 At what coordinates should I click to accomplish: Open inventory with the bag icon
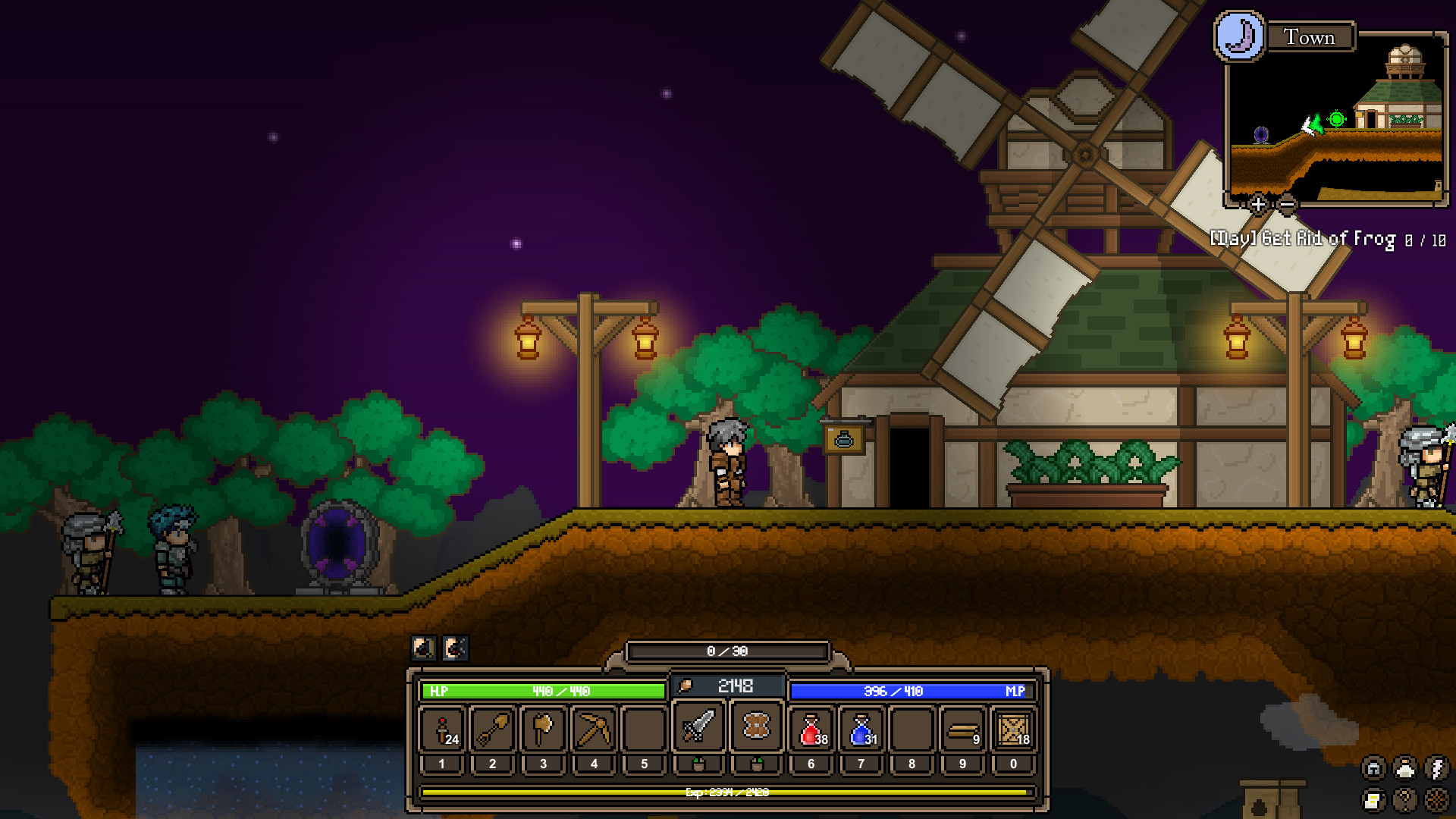click(1404, 800)
